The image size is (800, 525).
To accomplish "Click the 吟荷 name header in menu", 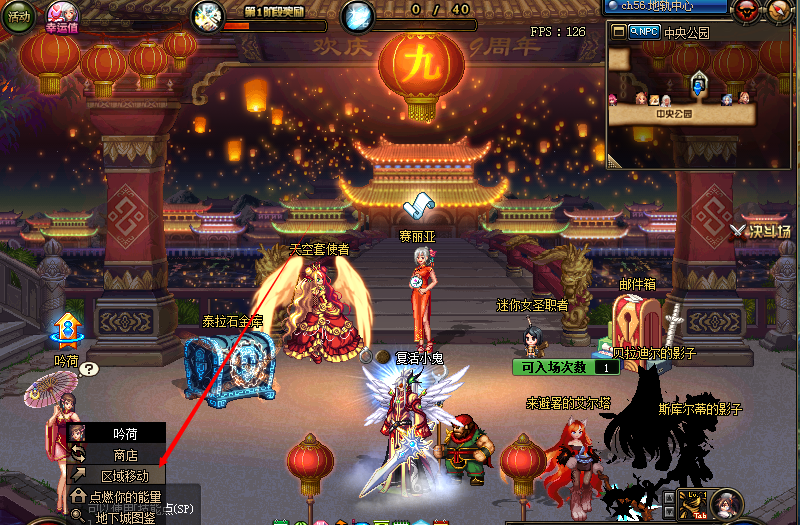I will pyautogui.click(x=125, y=434).
